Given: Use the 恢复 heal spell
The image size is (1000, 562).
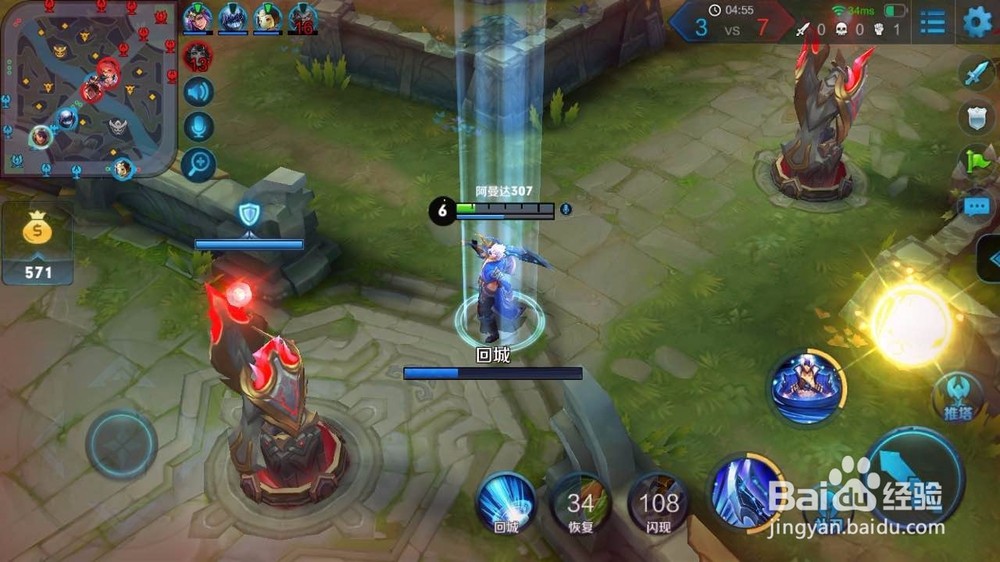Looking at the screenshot, I should coord(580,502).
